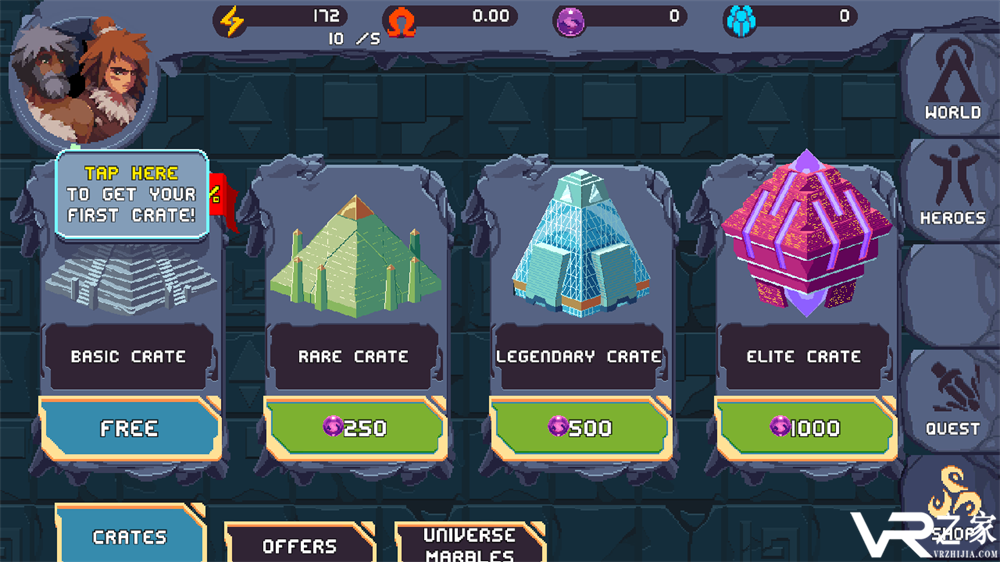
Task: Purchase the Legendary Crate for 500
Action: [x=579, y=428]
